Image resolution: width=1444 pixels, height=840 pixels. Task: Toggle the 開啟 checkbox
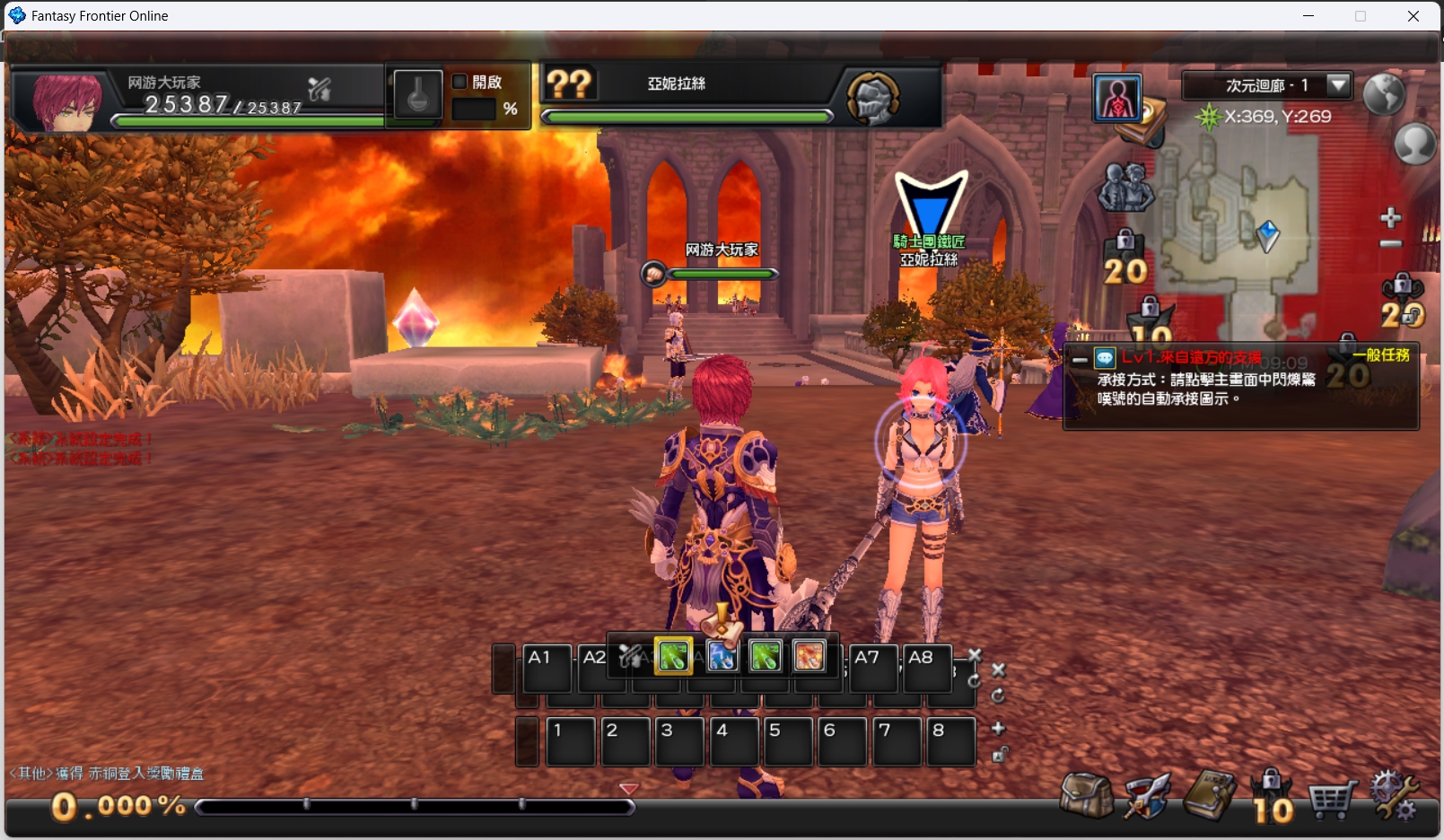(460, 82)
